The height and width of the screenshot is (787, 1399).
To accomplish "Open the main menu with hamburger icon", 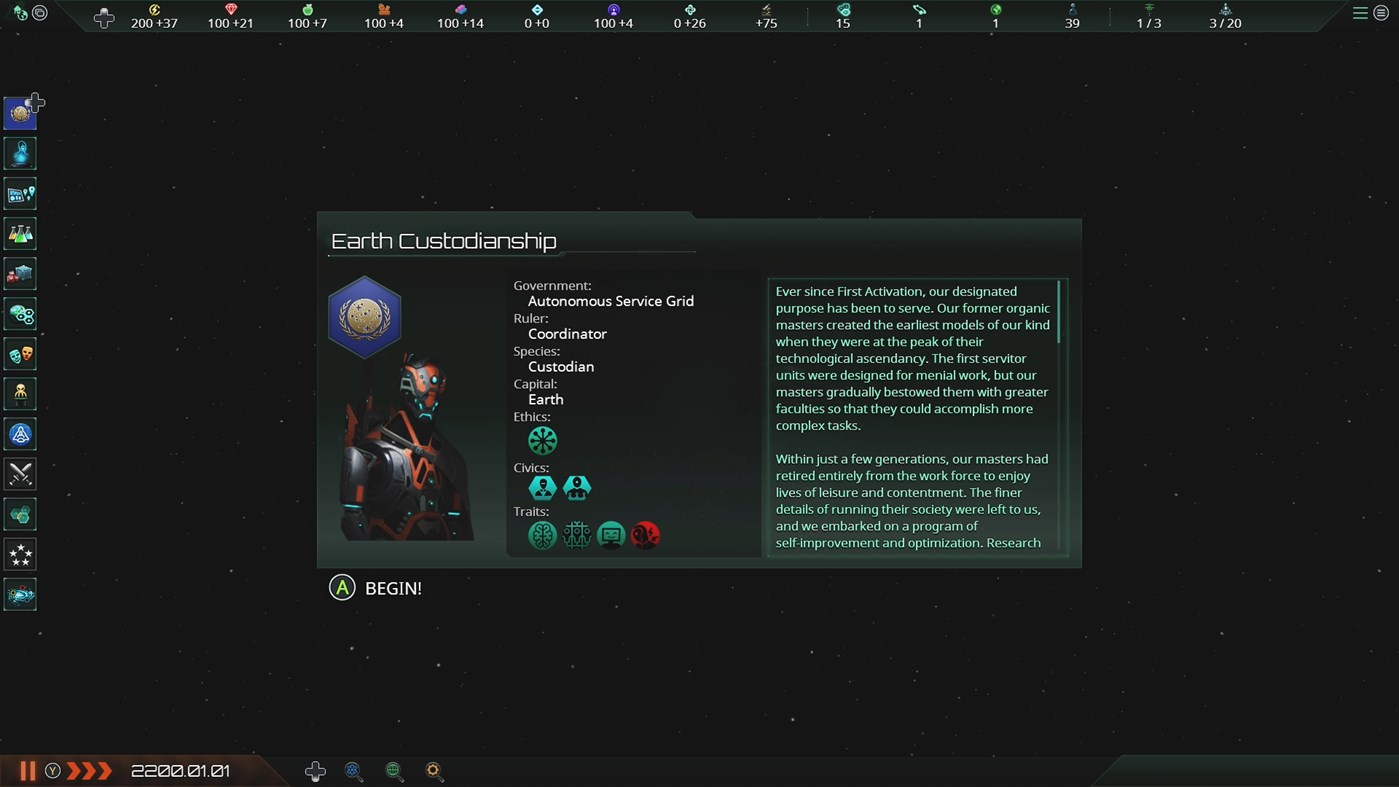I will (1360, 13).
